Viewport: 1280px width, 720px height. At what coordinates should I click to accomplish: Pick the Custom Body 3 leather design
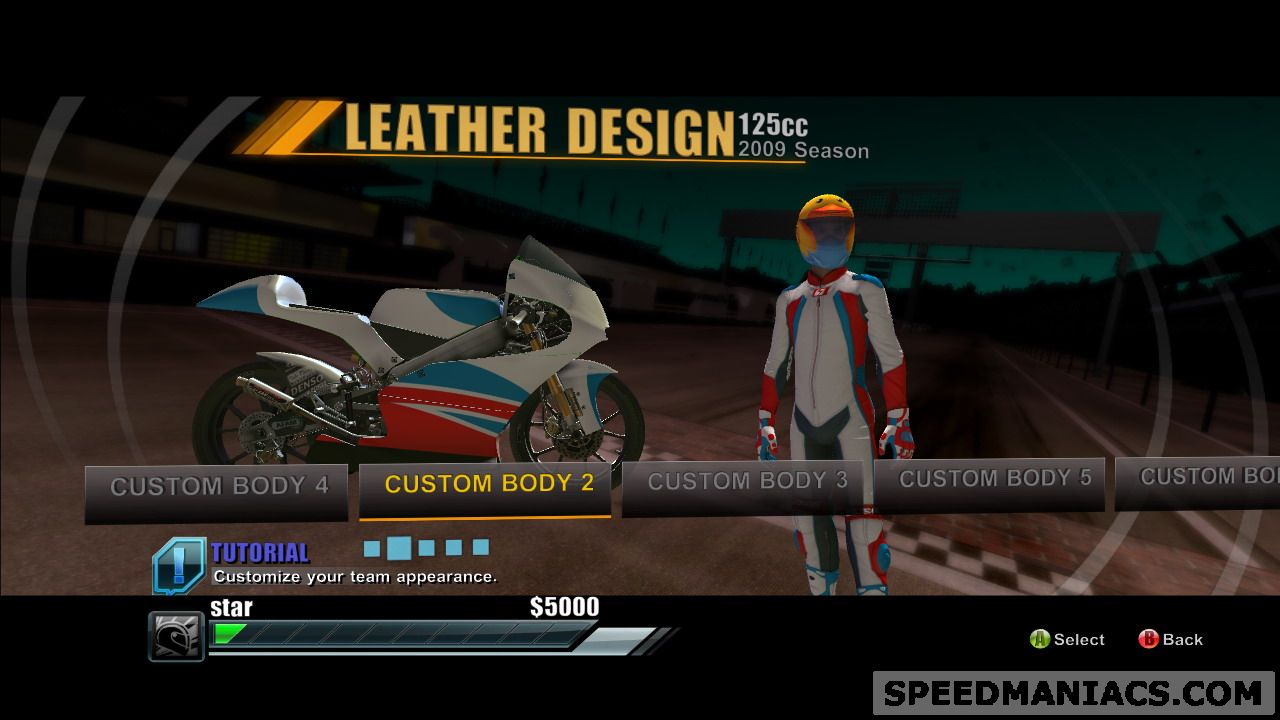click(746, 484)
